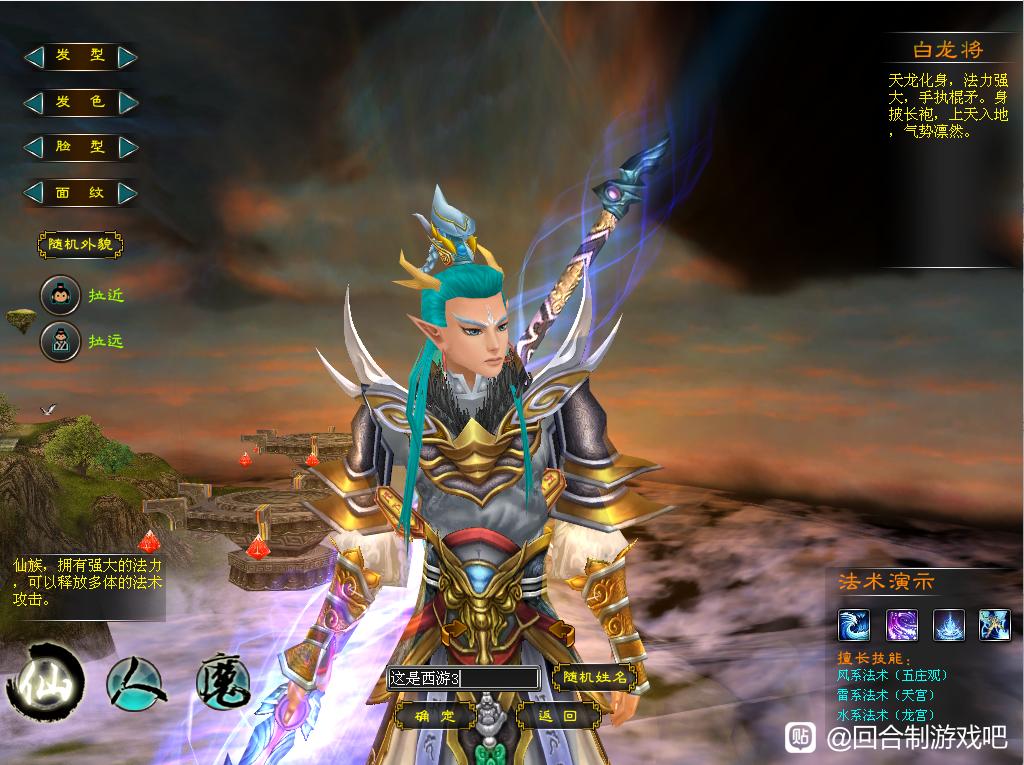Choose the 人 human race emblem

[x=136, y=682]
